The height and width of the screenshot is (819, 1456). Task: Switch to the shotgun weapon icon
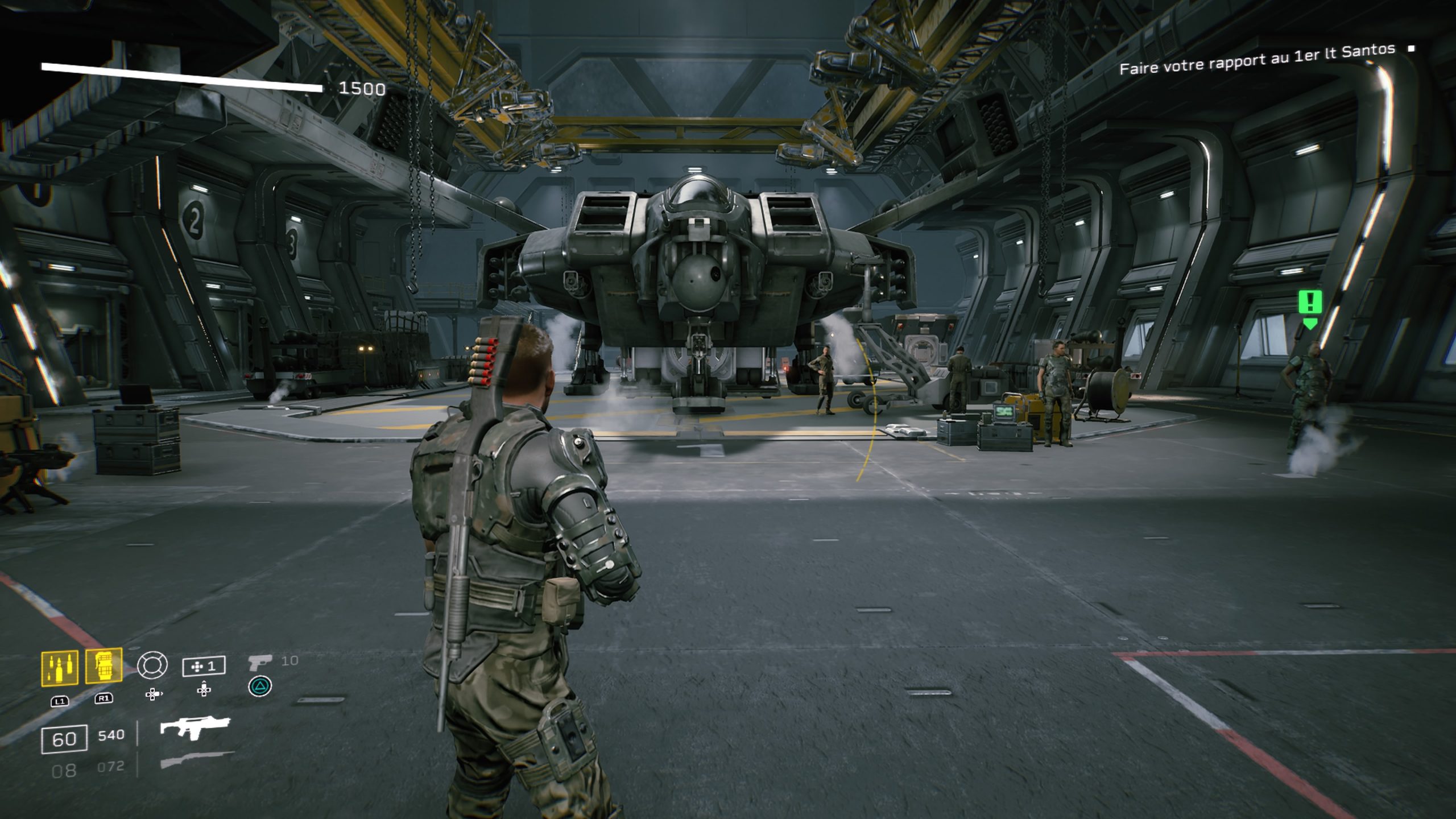pos(197,760)
